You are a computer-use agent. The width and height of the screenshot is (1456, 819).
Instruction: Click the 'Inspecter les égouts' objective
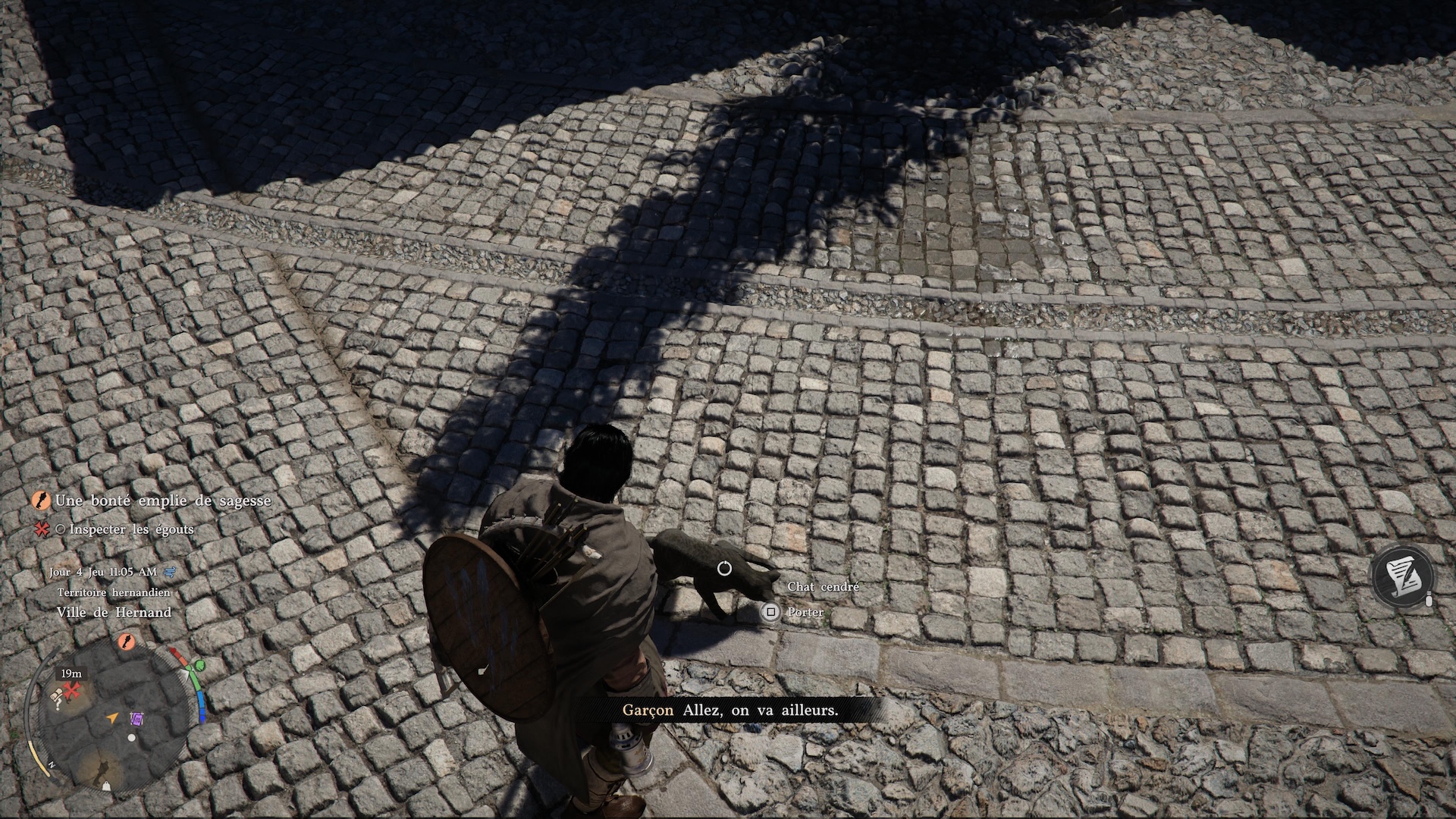point(131,529)
